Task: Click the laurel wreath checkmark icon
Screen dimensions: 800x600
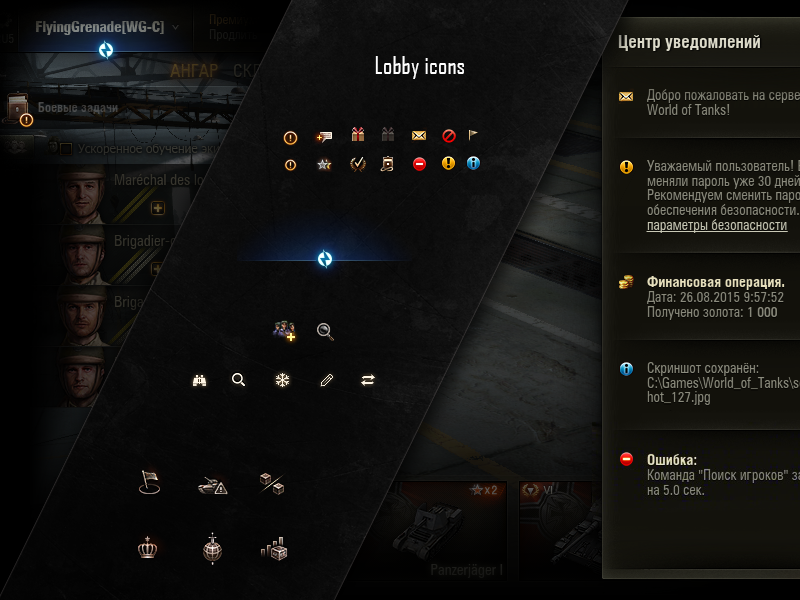Action: tap(357, 164)
